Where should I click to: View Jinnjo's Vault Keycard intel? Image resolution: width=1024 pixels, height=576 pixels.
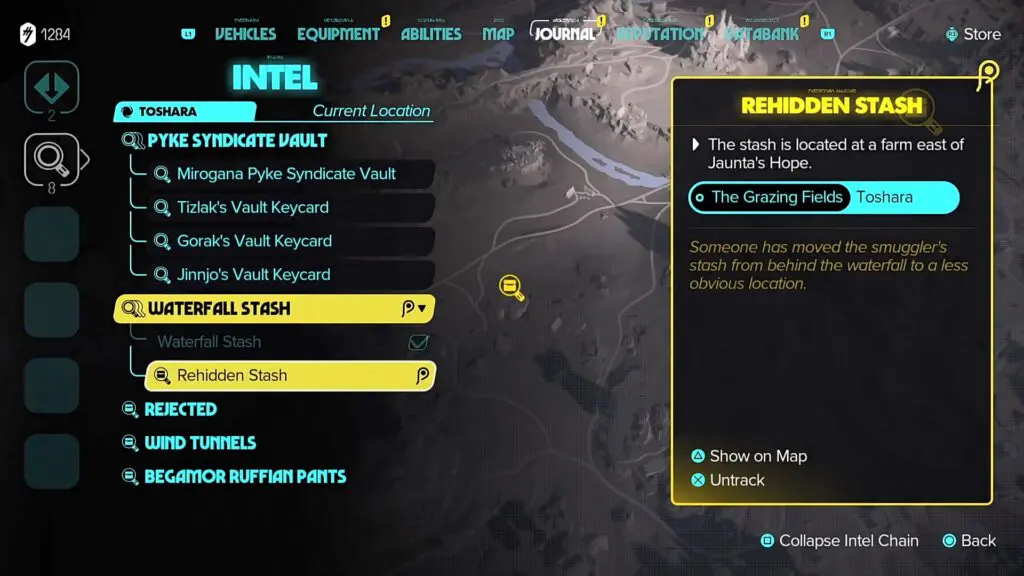tap(253, 275)
